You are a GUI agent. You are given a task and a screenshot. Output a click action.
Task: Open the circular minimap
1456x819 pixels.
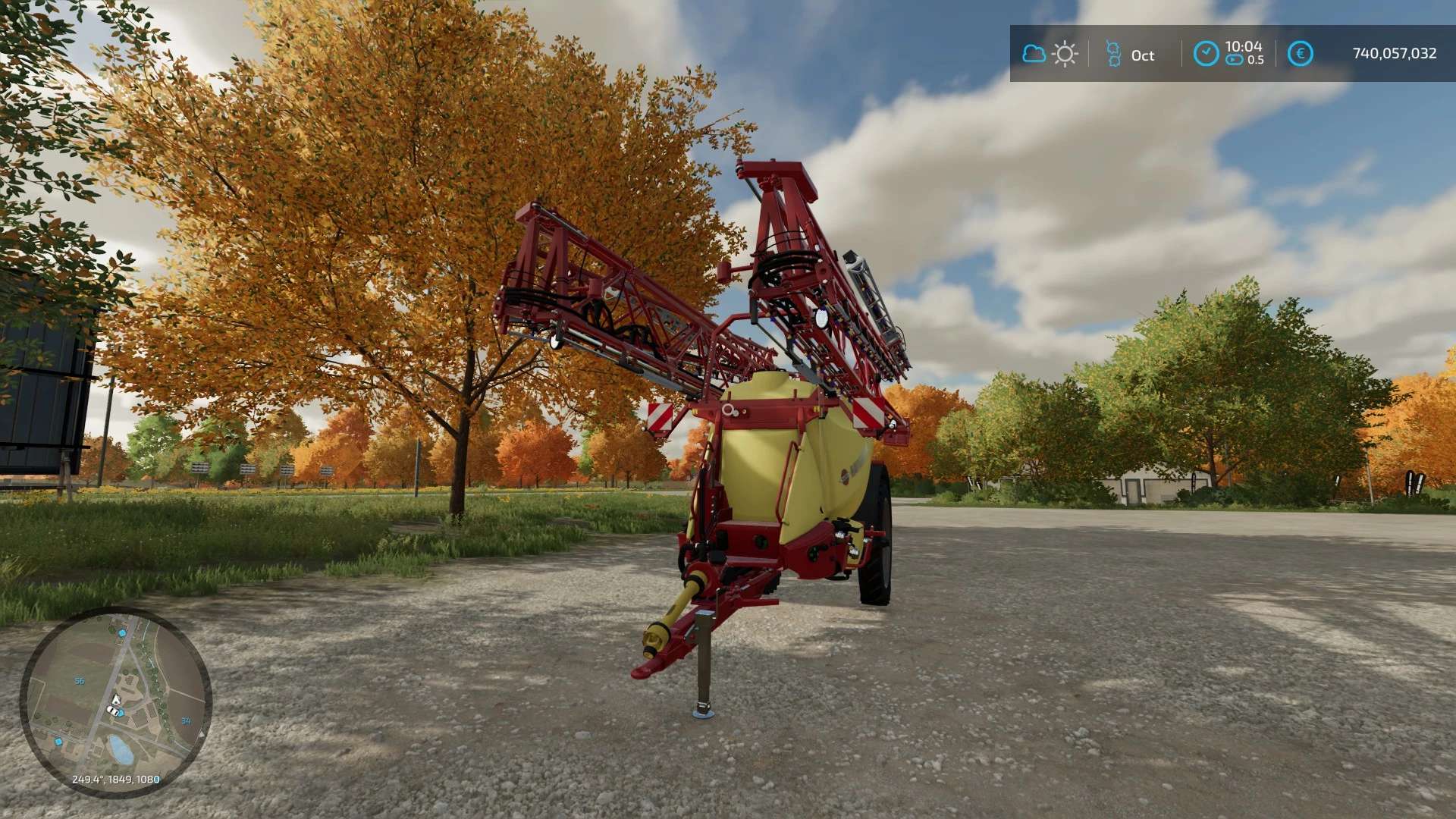point(115,701)
